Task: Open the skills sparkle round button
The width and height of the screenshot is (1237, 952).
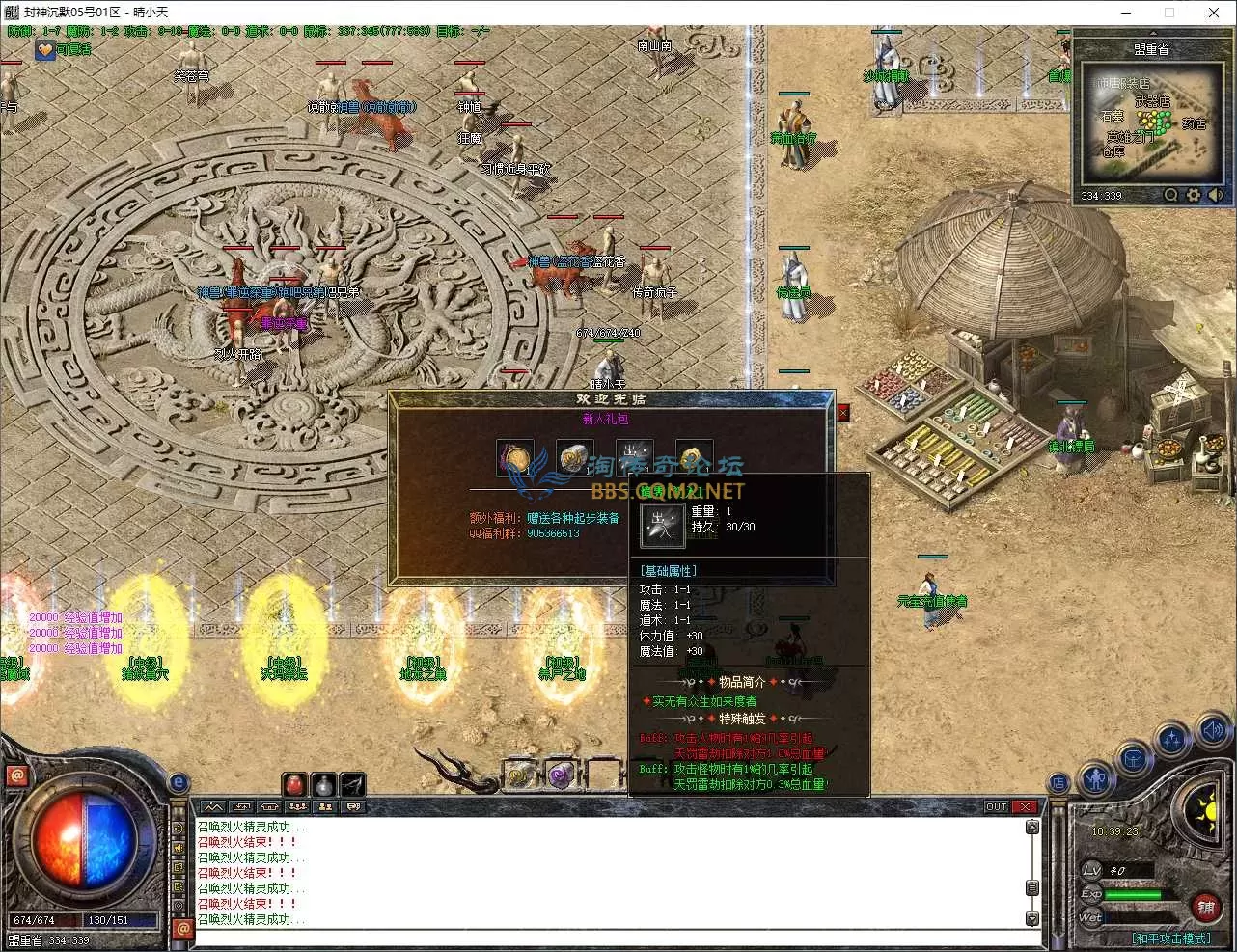Action: click(x=1172, y=740)
